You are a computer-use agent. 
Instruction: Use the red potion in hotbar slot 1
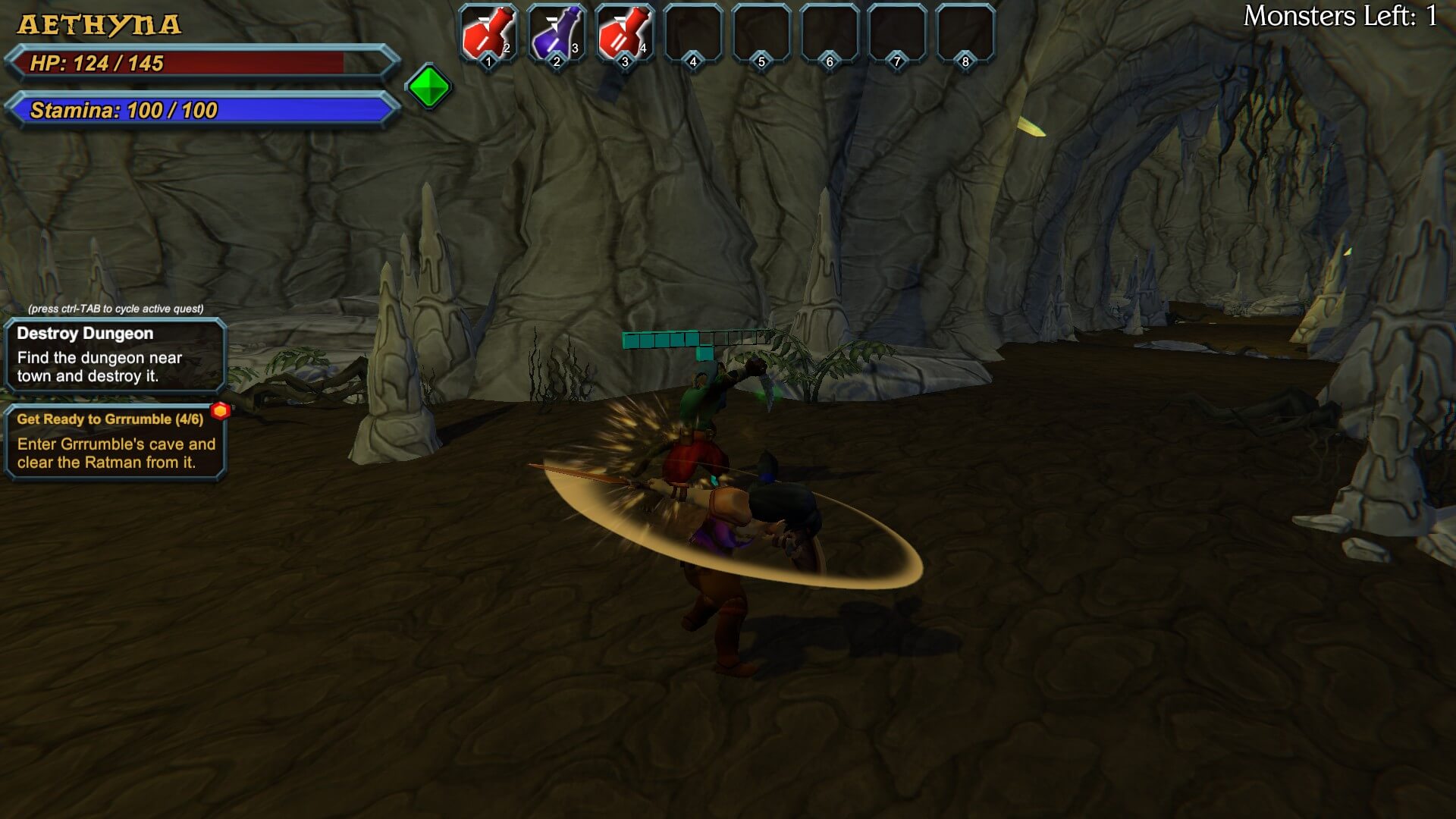click(488, 34)
